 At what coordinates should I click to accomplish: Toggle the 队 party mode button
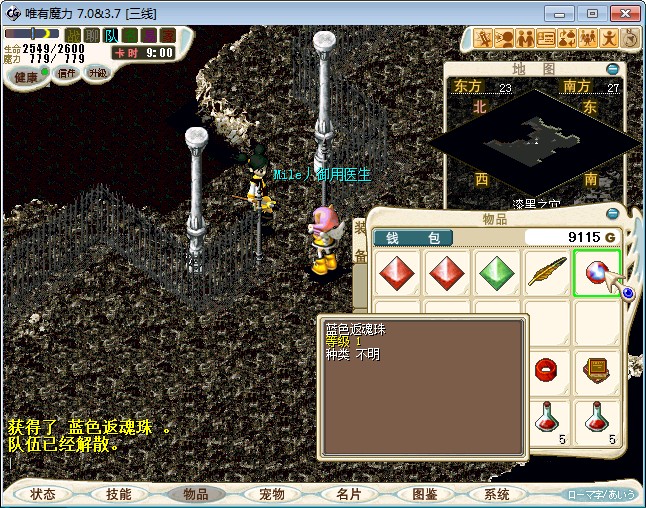click(111, 35)
